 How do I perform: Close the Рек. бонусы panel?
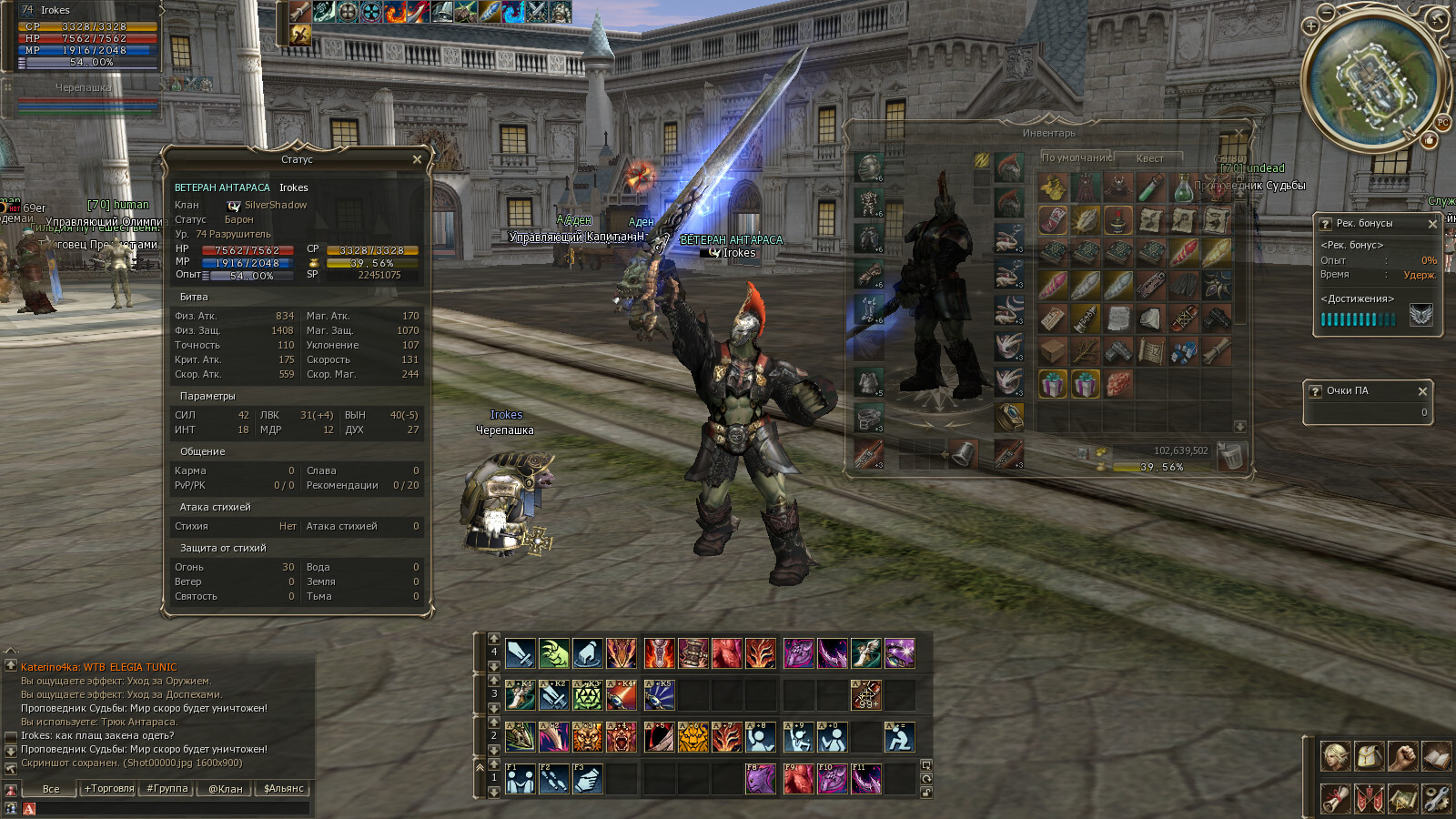[x=1432, y=223]
